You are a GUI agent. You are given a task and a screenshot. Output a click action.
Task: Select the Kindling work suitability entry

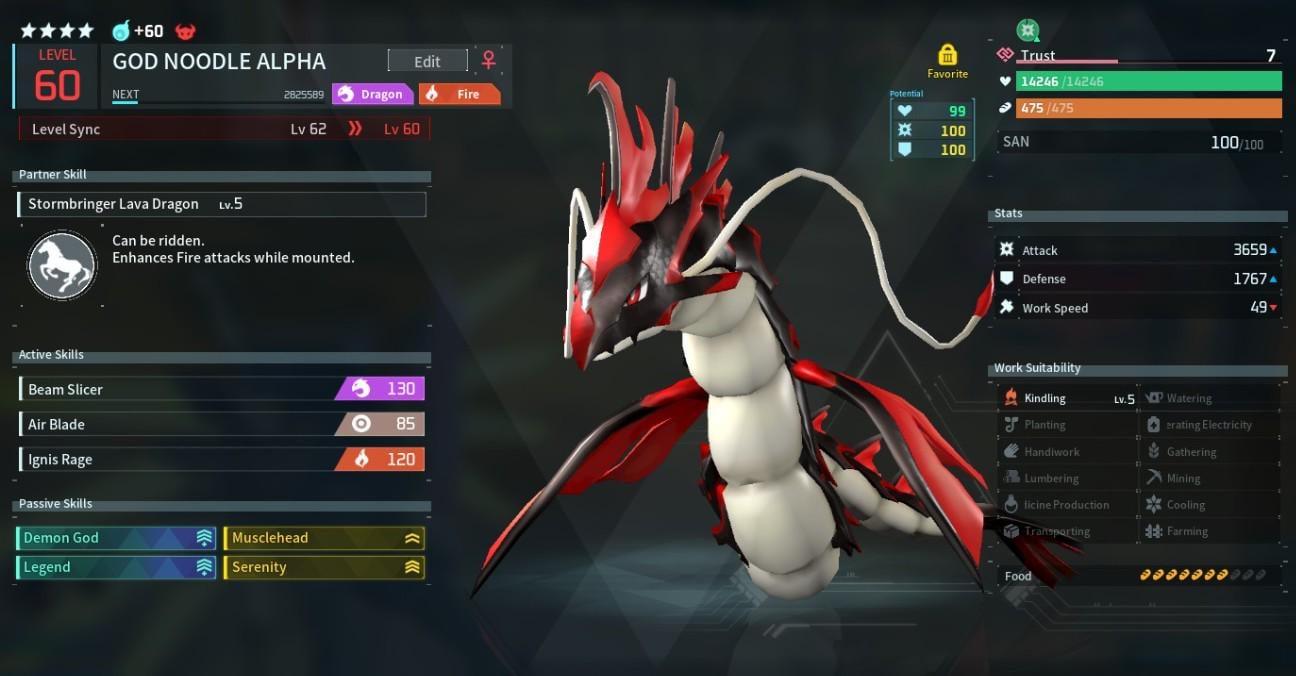1068,398
